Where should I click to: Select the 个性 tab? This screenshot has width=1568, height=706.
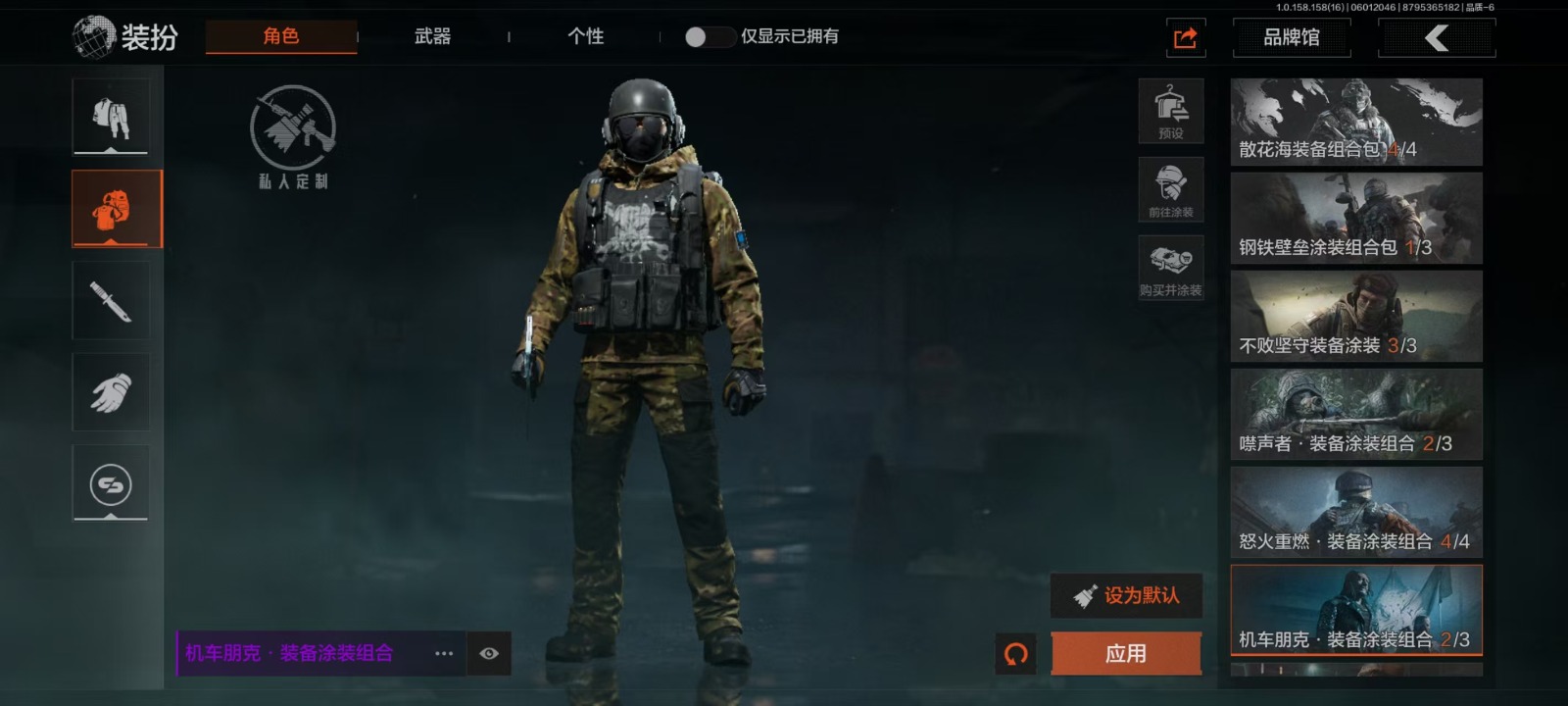(x=585, y=36)
